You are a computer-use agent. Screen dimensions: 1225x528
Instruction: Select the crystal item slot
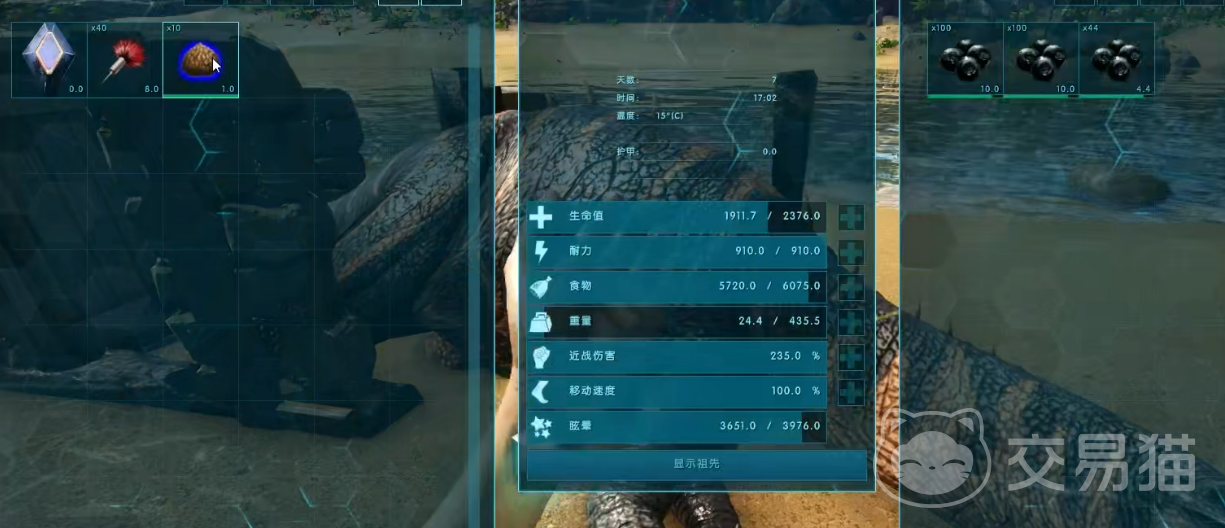(49, 59)
